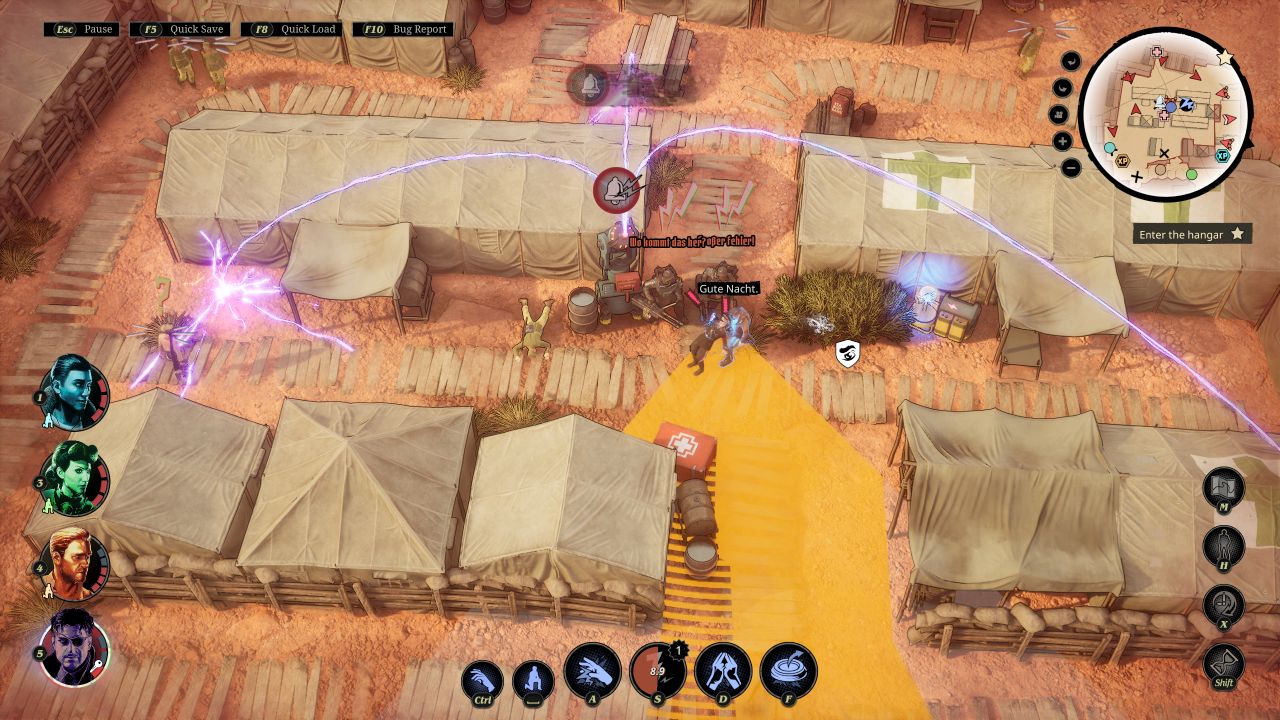Open the folded map icon
Screen dimensions: 1280x720
tap(1223, 488)
